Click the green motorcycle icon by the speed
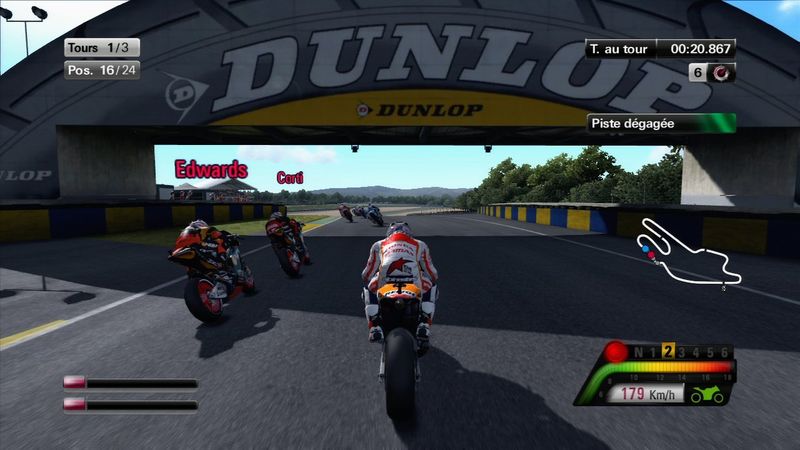Viewport: 800px width, 450px height. (706, 395)
